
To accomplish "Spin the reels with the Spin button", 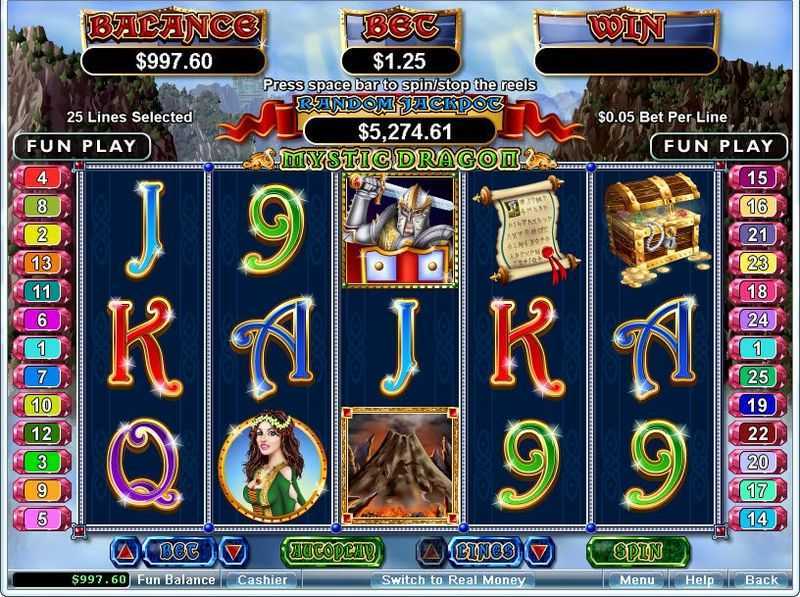I will tap(638, 551).
